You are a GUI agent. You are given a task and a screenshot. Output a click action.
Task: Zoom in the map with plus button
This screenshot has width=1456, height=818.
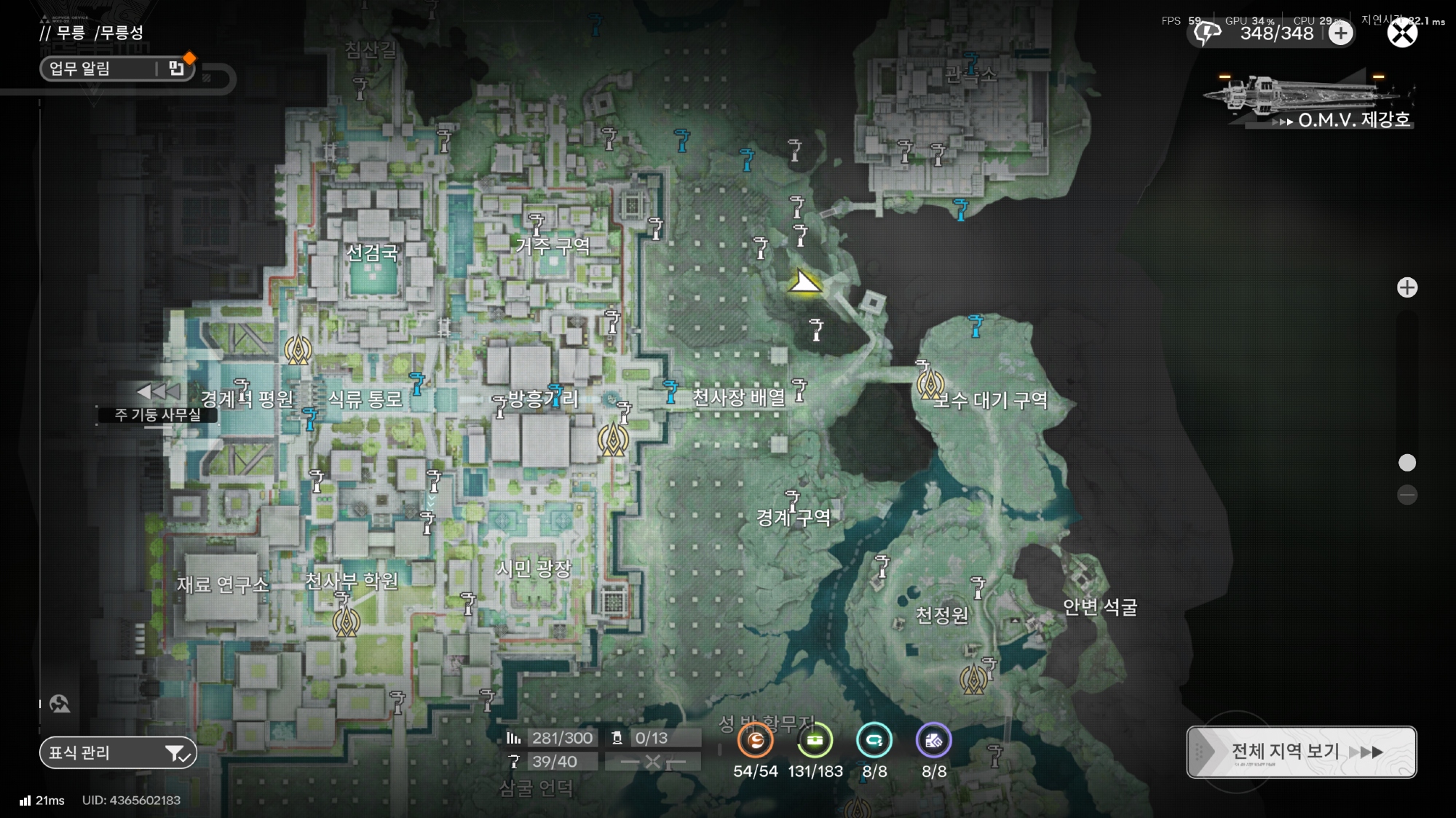coord(1407,287)
